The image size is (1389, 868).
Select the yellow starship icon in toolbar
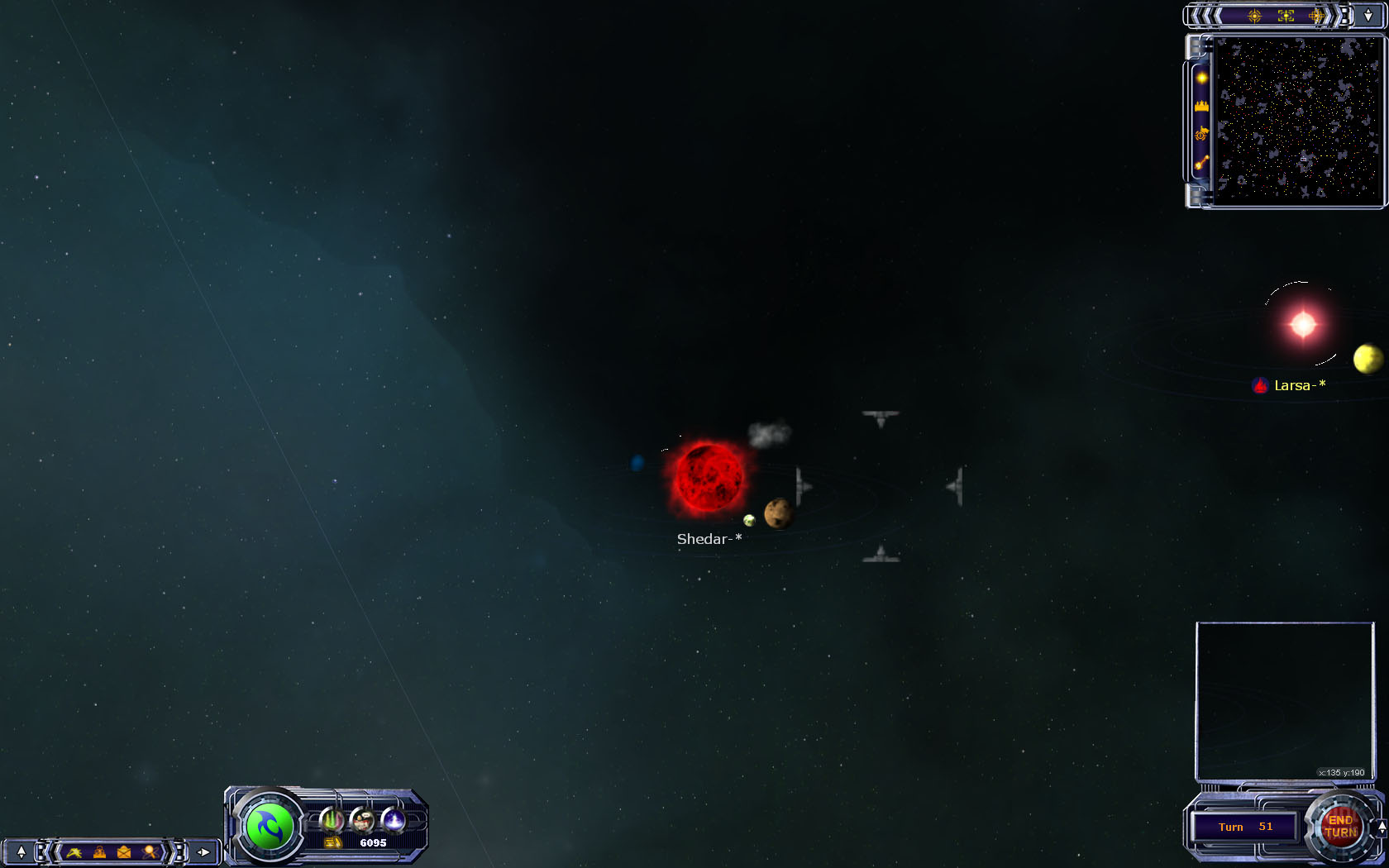74,851
